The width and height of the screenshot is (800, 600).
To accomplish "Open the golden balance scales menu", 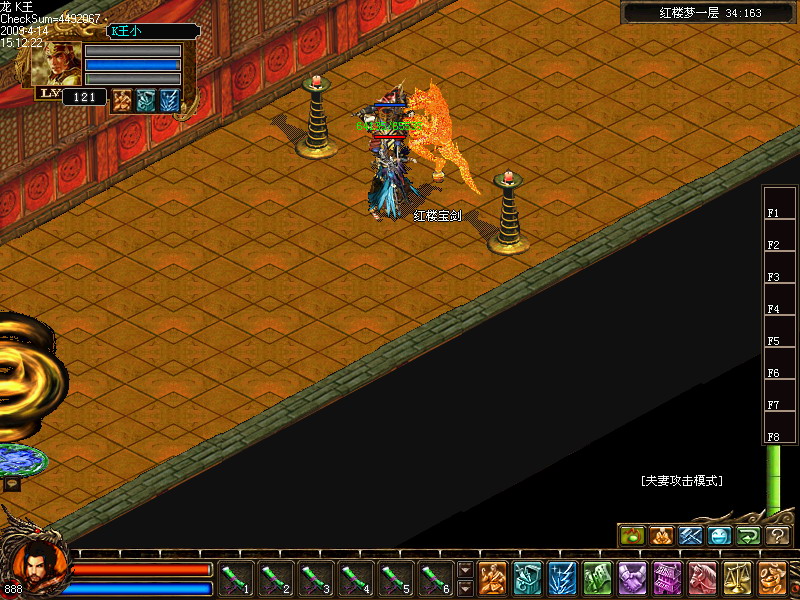I will [x=737, y=578].
